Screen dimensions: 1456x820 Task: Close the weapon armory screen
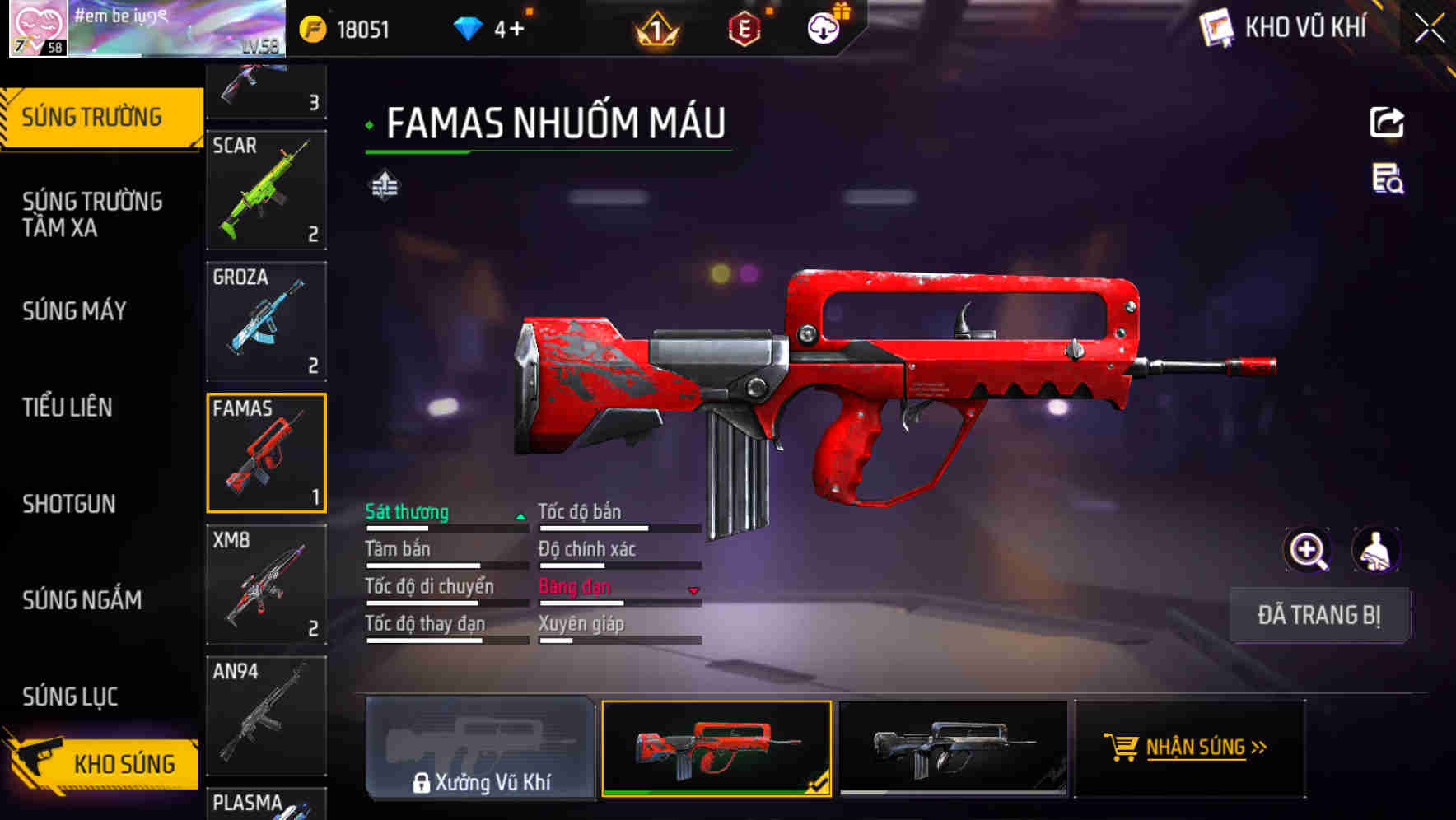click(1429, 29)
